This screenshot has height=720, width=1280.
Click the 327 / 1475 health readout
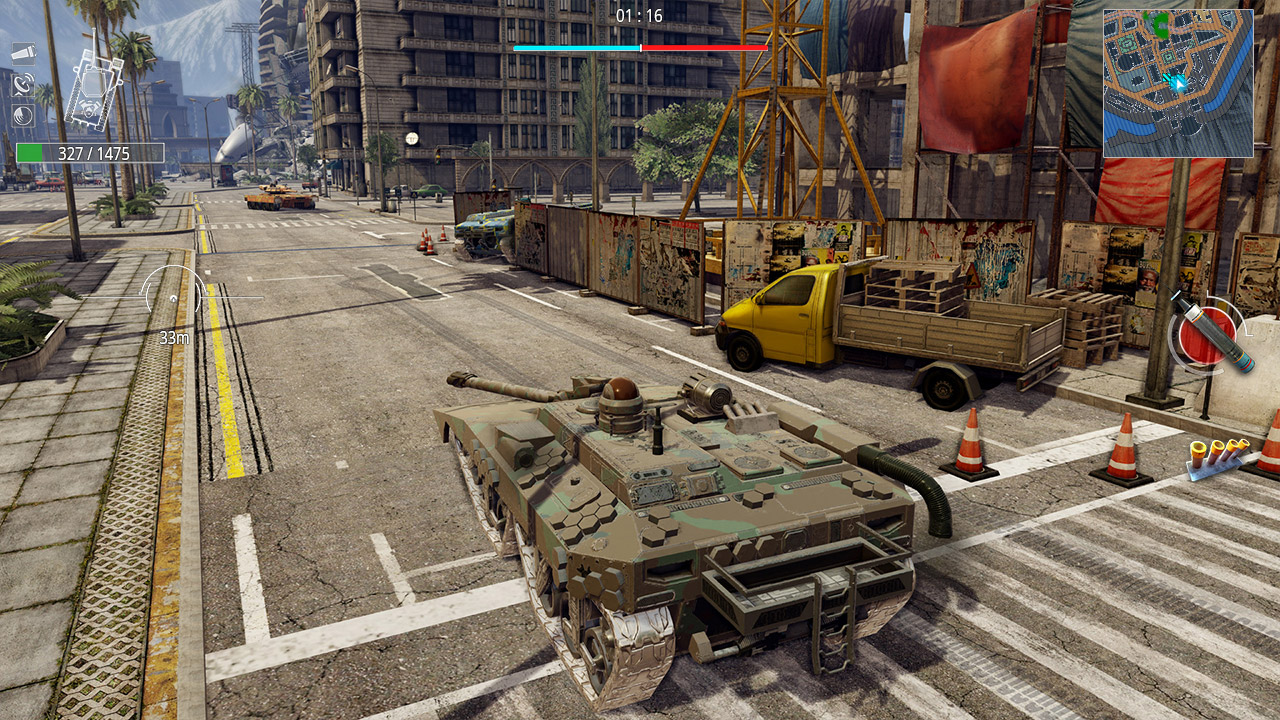(95, 152)
